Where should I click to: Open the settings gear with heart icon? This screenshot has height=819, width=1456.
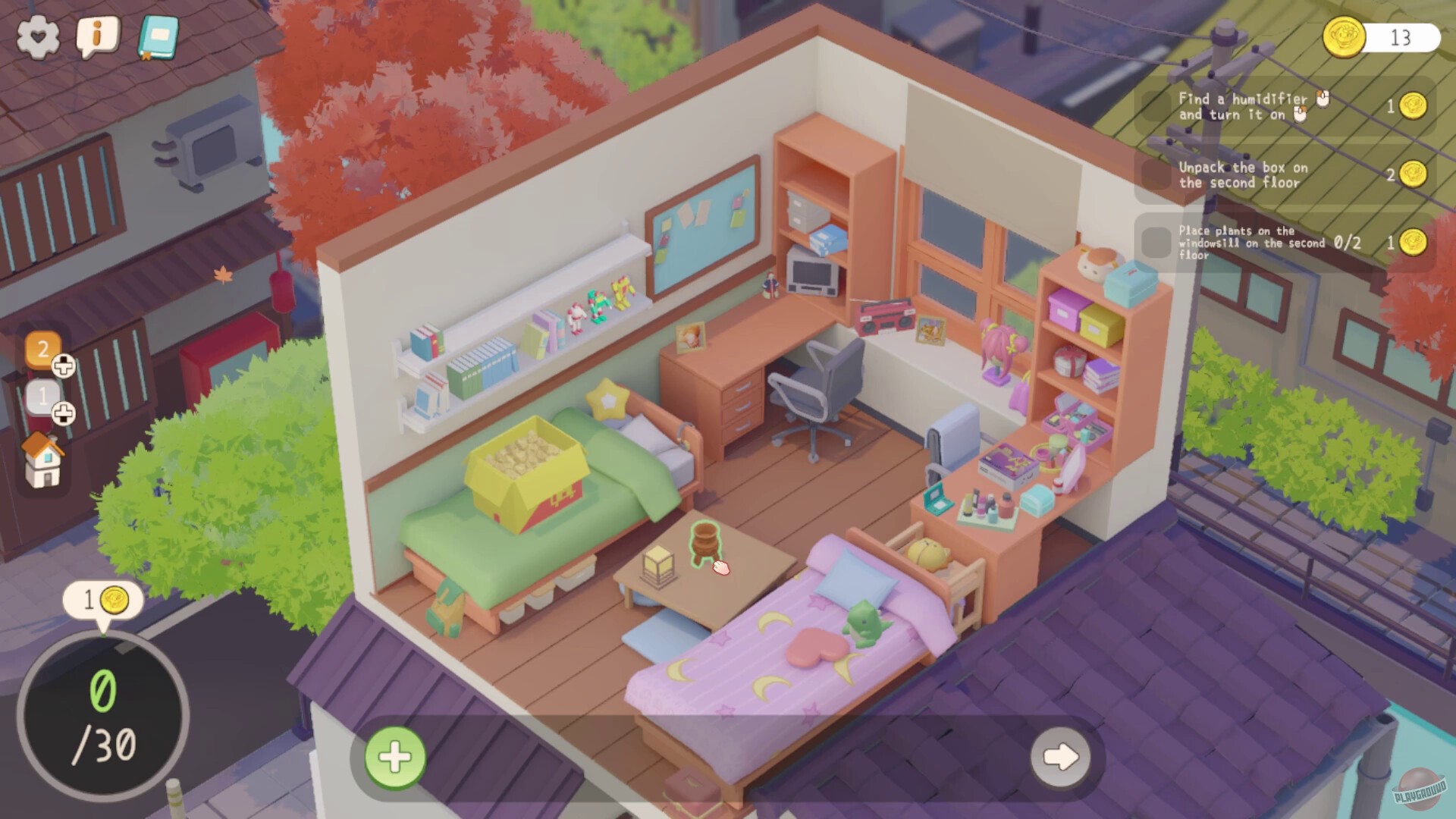(x=38, y=36)
